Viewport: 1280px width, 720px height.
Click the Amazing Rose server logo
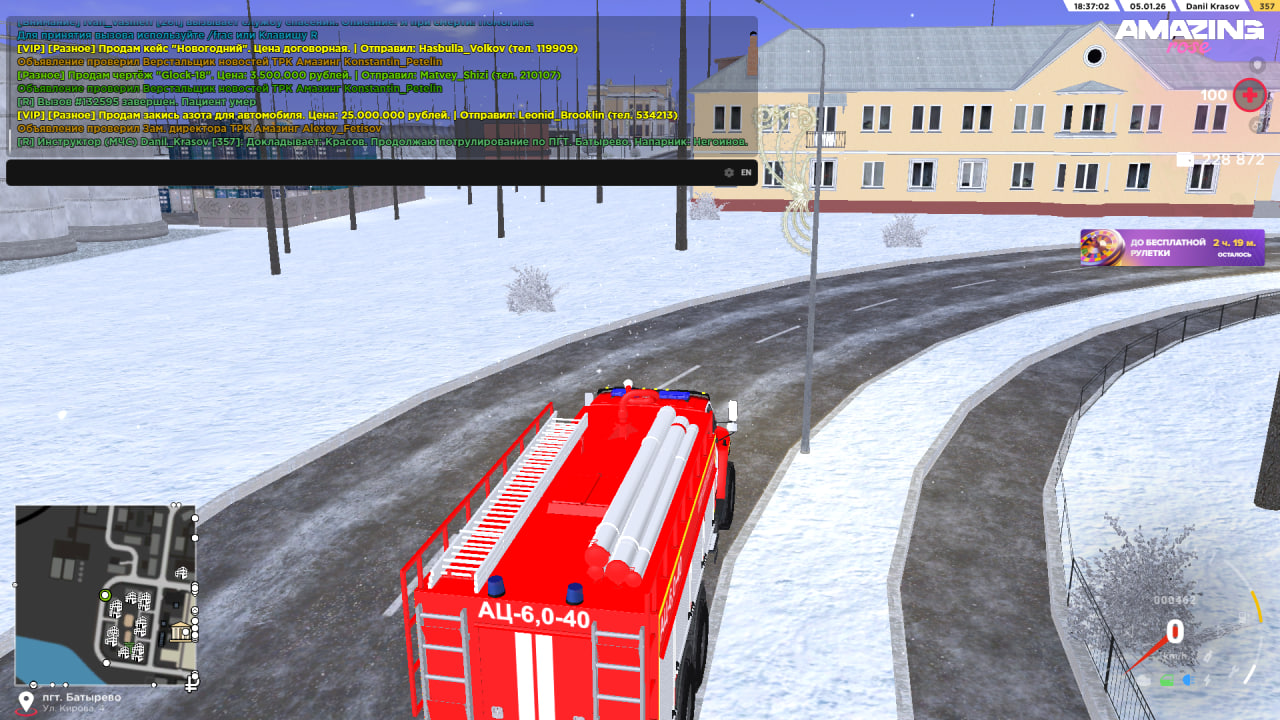[x=1190, y=35]
